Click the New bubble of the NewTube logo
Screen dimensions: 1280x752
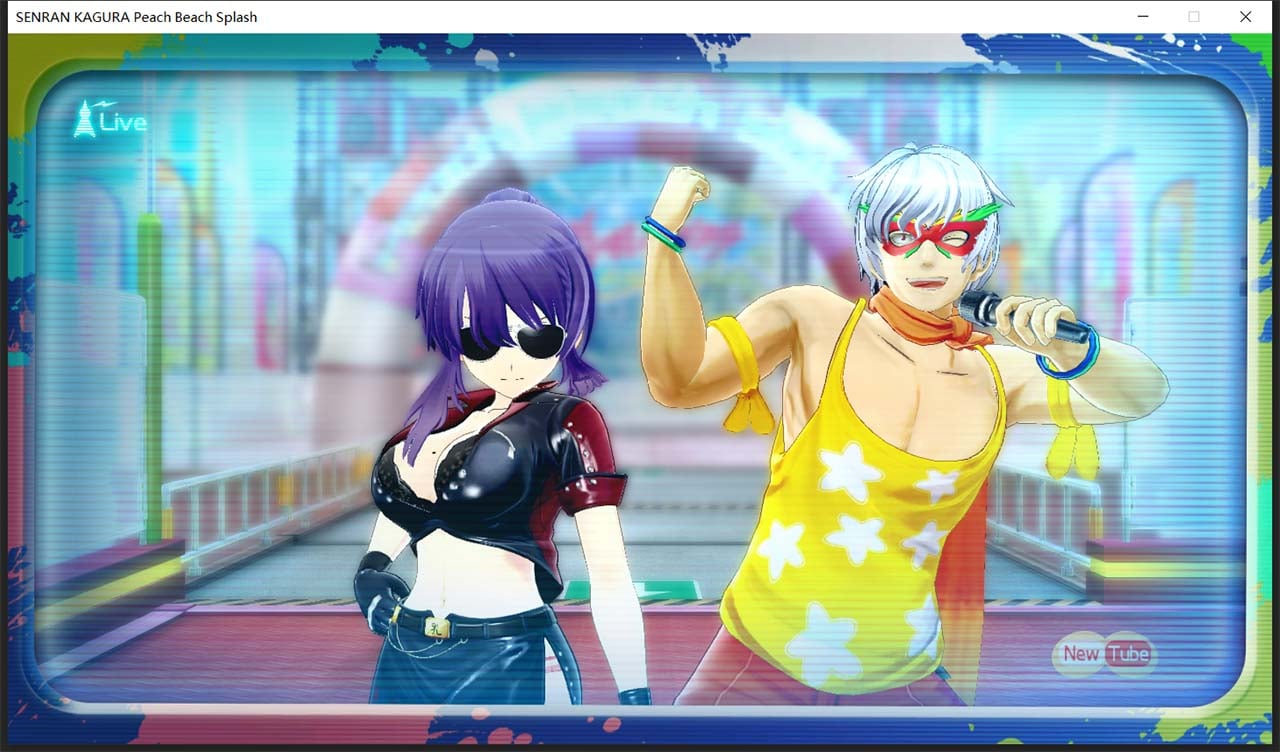click(1079, 653)
